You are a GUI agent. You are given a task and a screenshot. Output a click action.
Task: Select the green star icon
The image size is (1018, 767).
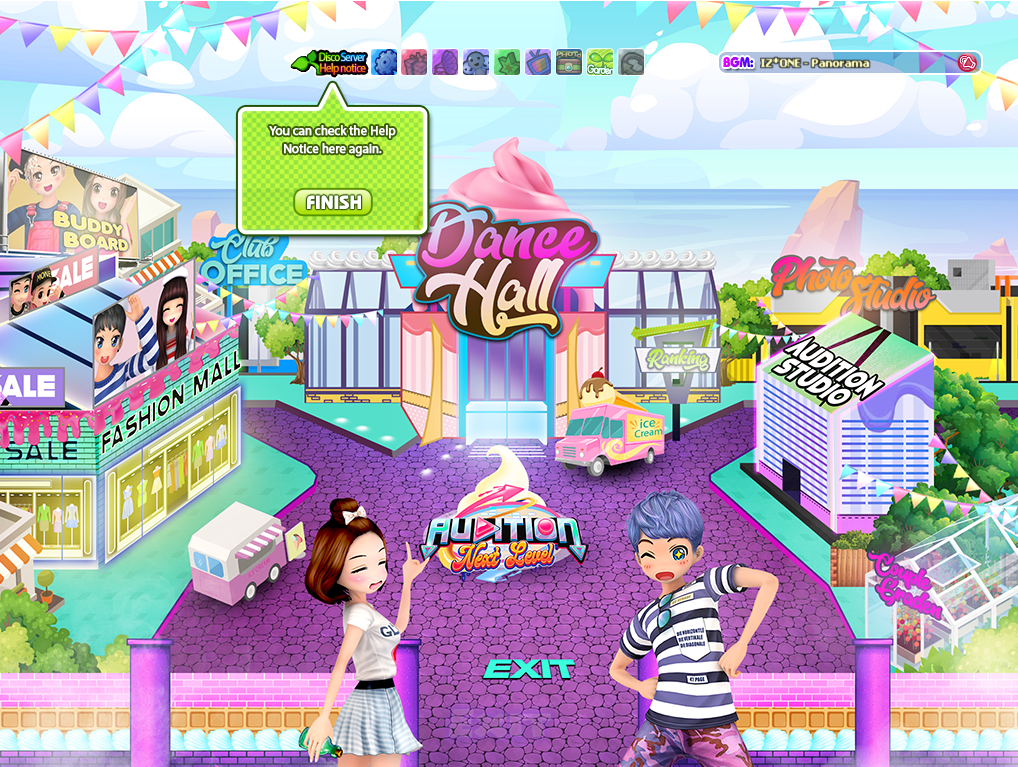pos(507,63)
